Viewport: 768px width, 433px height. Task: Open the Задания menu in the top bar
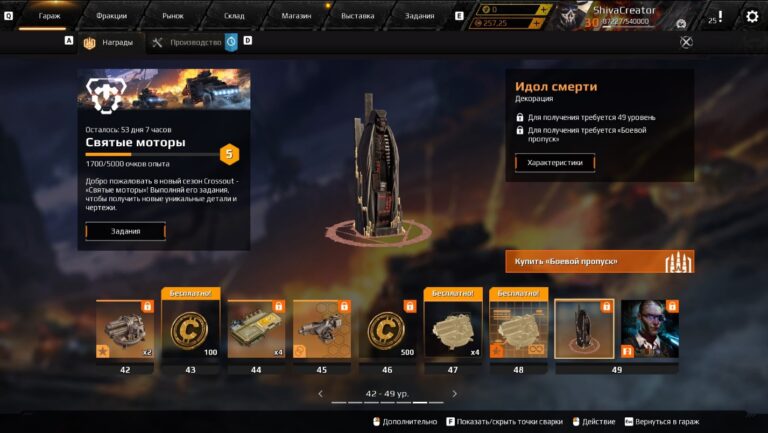point(418,16)
